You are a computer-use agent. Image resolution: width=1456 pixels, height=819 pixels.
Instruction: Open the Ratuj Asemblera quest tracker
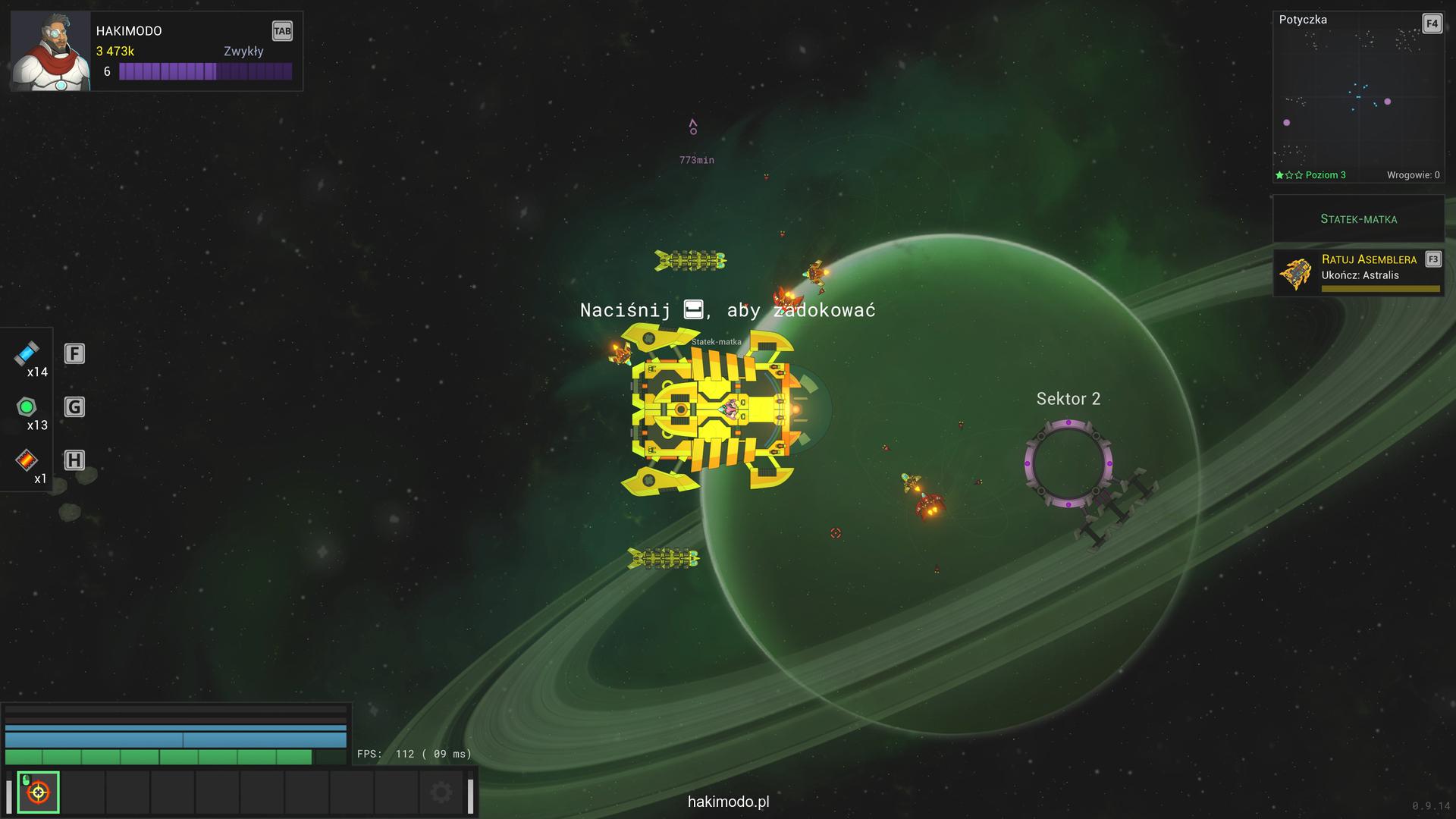coord(1358,273)
